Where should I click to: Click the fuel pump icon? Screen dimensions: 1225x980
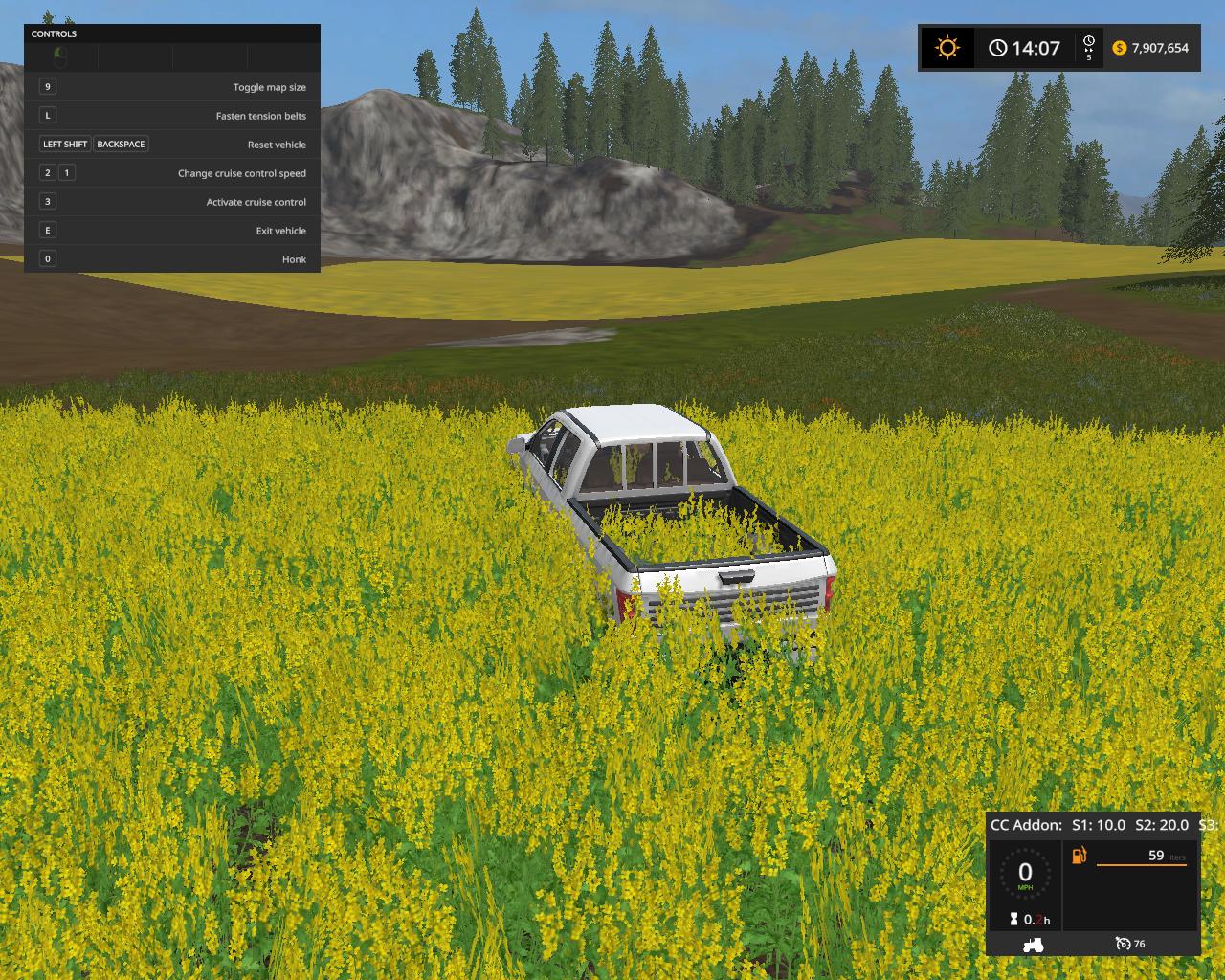coord(1080,855)
